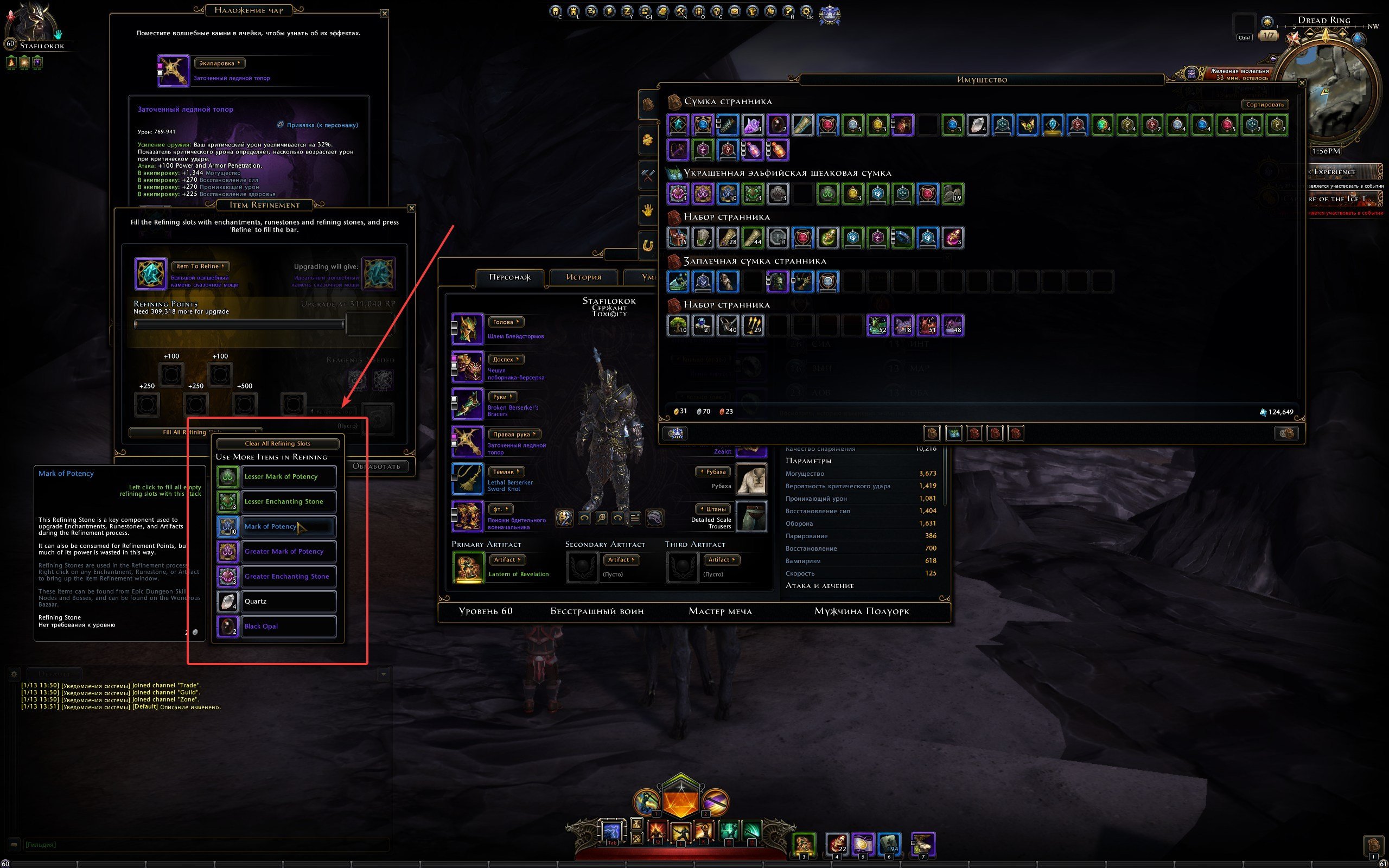Sort inventory with Сортировать button

[x=1264, y=105]
